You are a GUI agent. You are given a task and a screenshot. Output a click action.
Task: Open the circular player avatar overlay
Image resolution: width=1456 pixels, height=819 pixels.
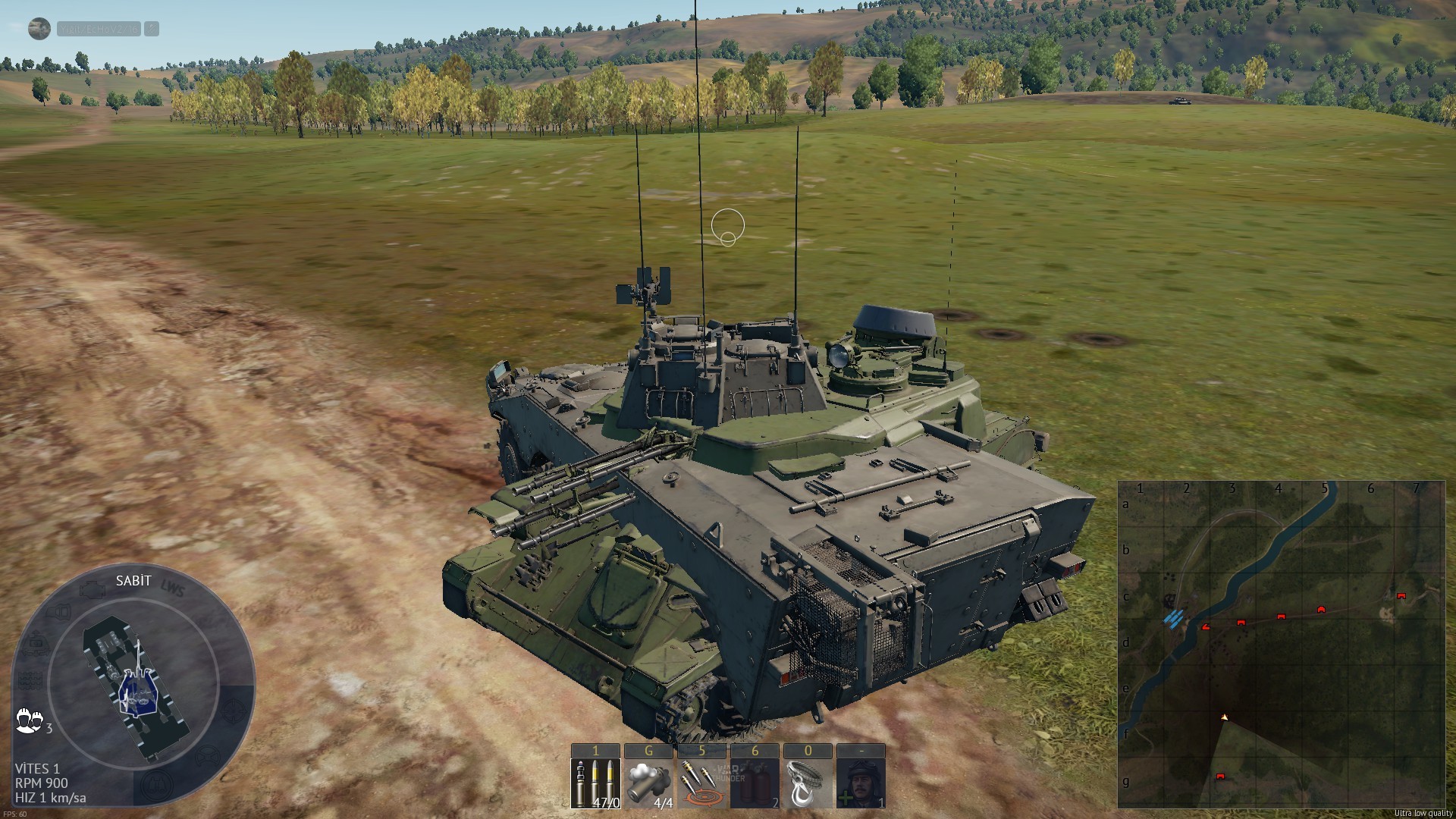[39, 29]
